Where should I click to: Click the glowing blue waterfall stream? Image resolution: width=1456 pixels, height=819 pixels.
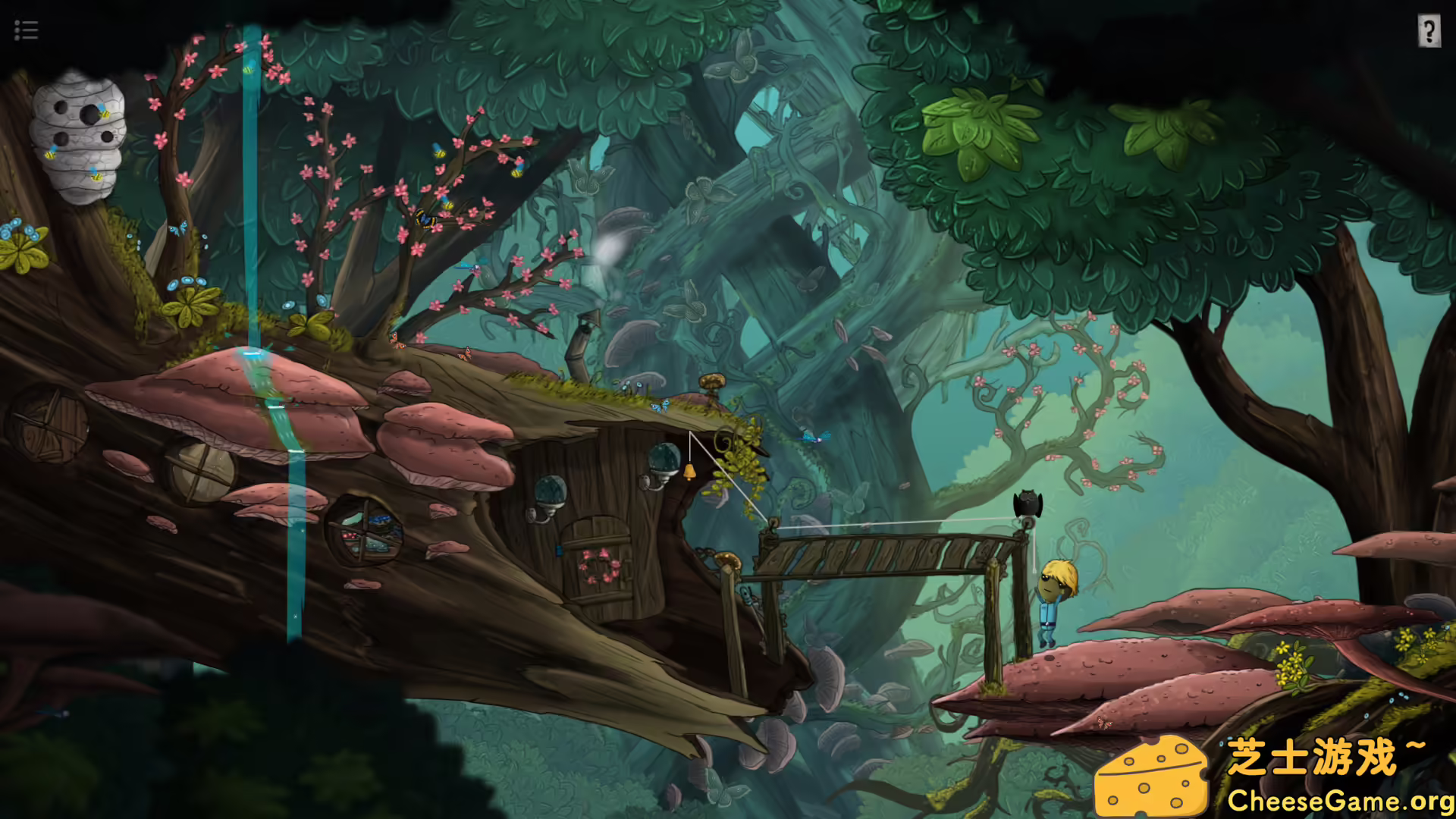click(x=253, y=227)
